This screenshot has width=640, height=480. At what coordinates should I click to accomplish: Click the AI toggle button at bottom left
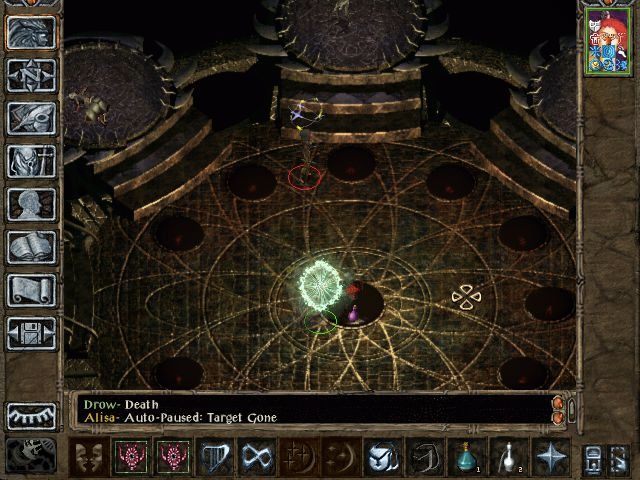tap(32, 456)
